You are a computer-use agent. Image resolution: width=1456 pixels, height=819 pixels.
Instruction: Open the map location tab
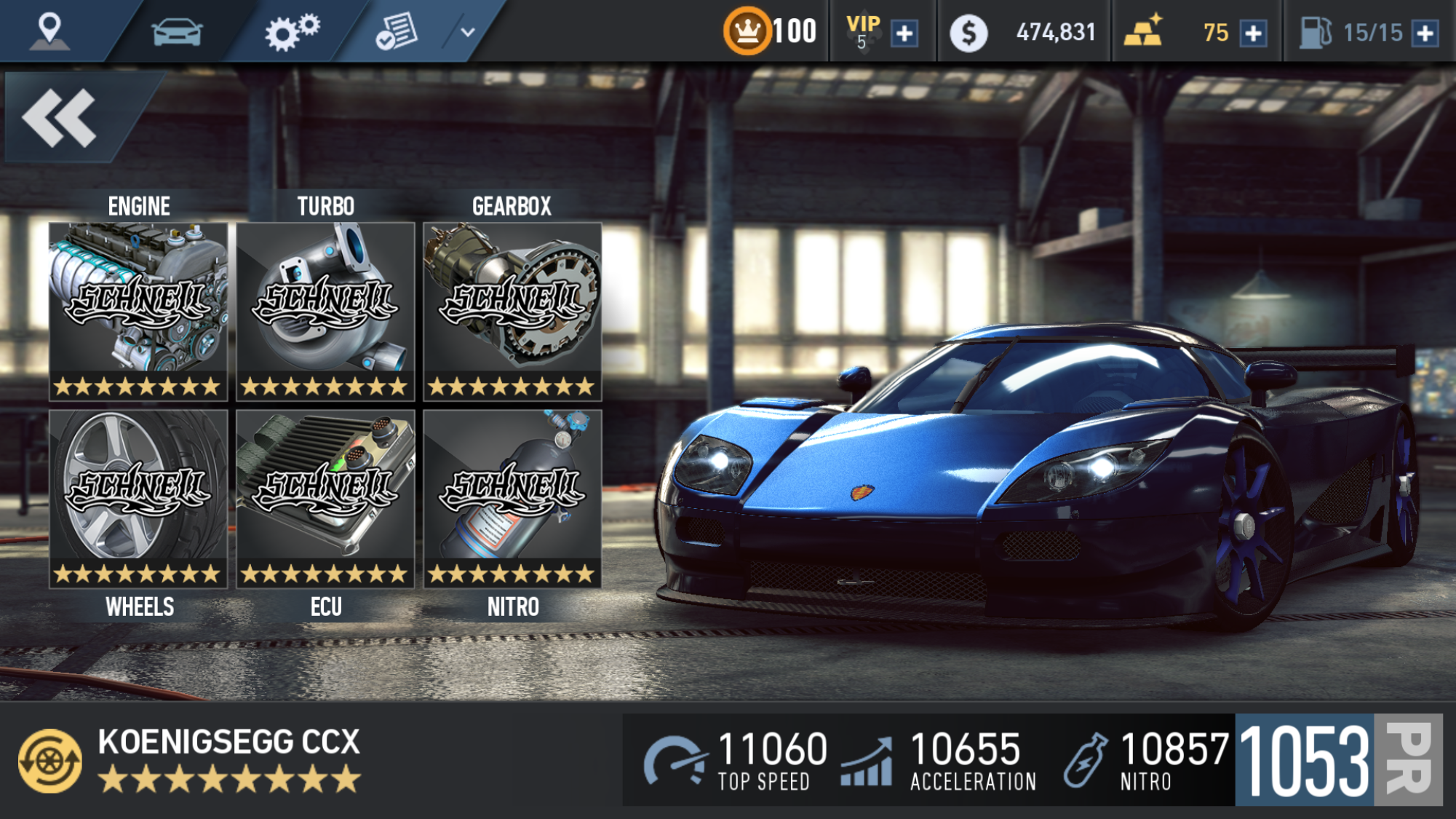click(x=49, y=31)
